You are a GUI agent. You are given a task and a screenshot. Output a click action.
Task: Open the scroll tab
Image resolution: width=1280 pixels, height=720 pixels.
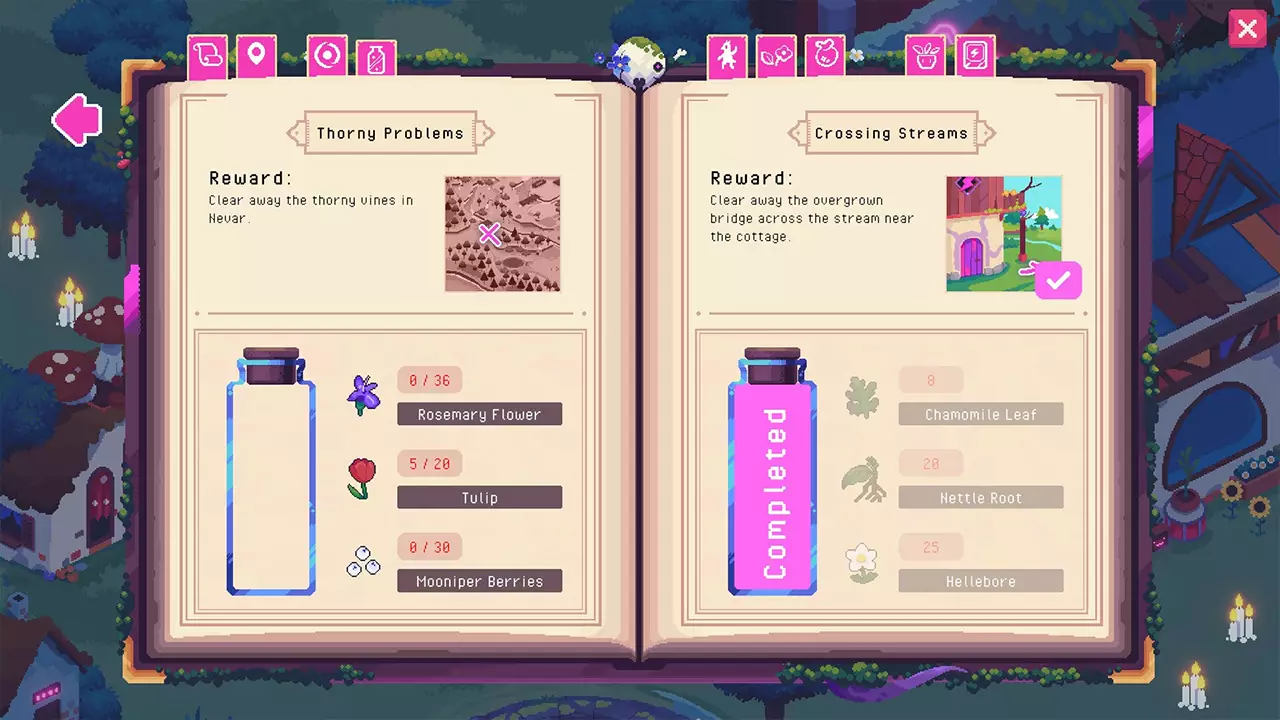click(x=208, y=57)
